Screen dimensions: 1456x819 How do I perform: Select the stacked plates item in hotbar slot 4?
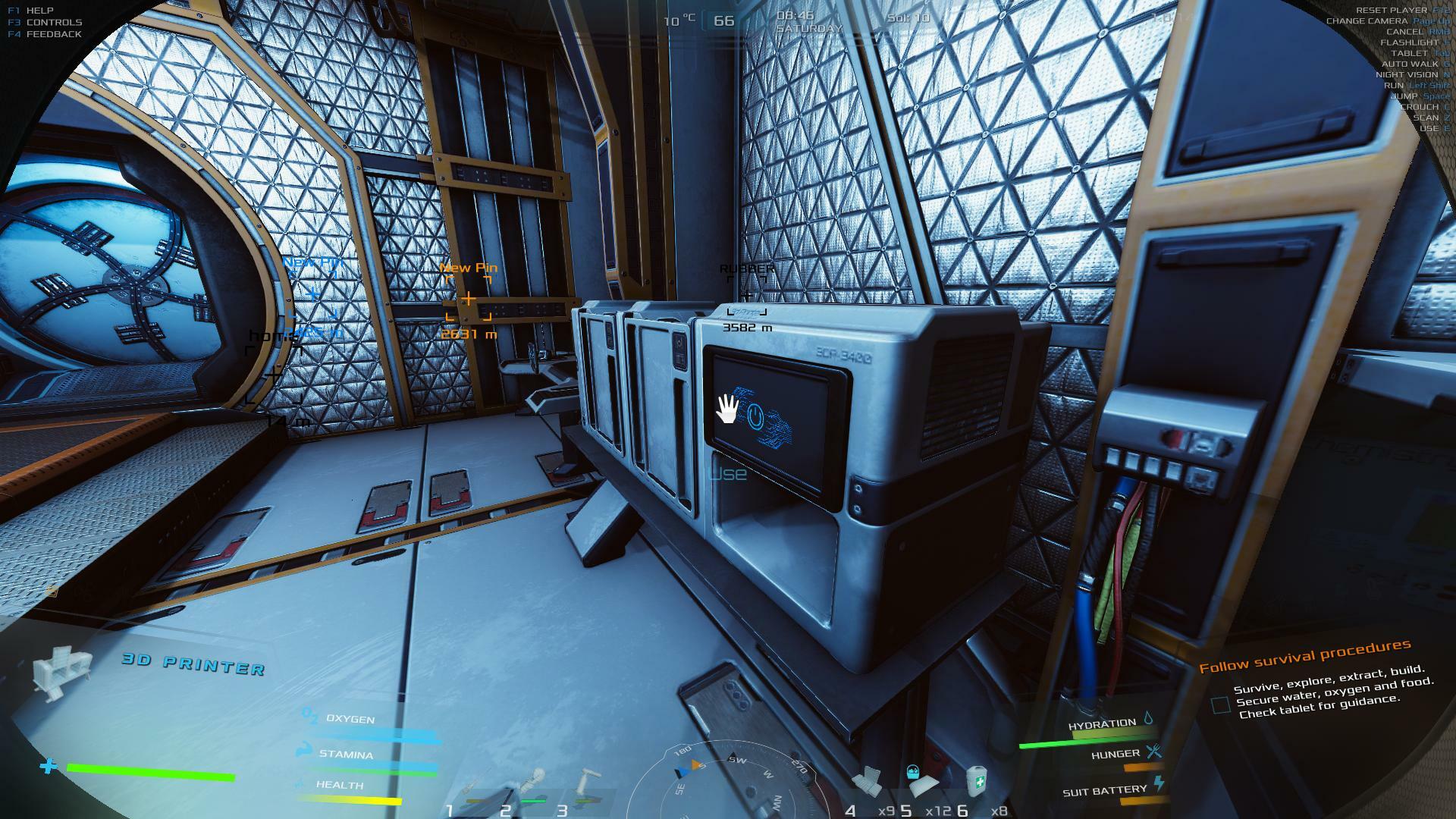point(866,781)
